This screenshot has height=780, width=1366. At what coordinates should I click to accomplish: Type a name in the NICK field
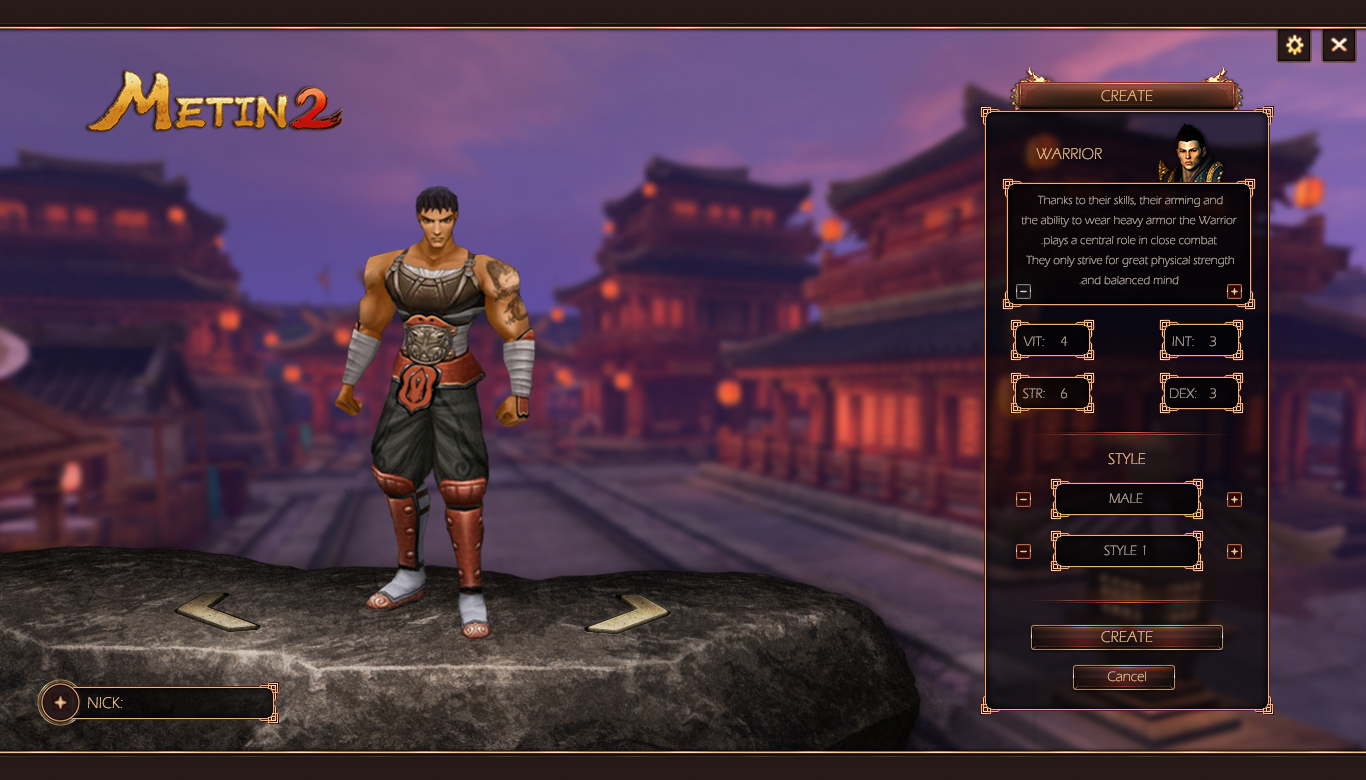[x=195, y=703]
